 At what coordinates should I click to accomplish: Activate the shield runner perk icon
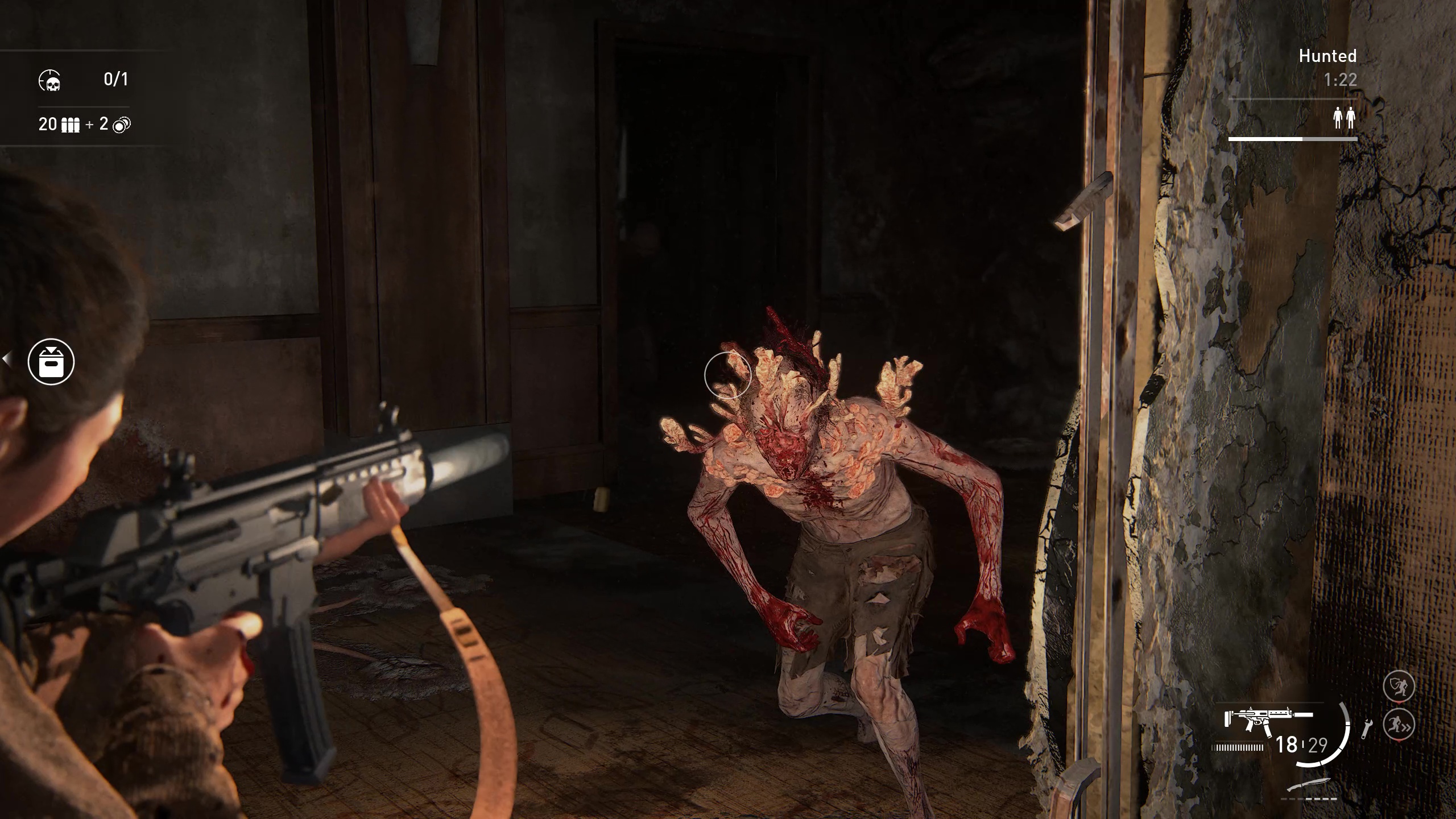click(x=1398, y=687)
